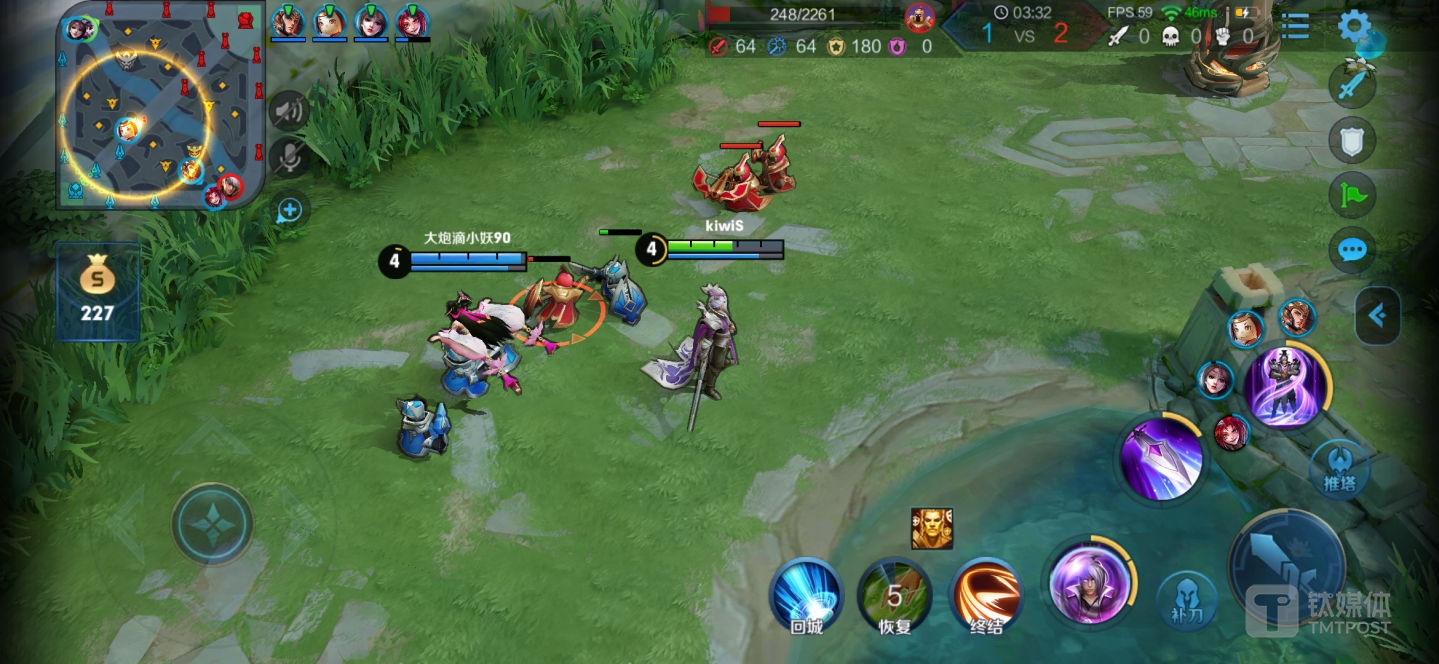The height and width of the screenshot is (664, 1439).
Task: Open the gold shop showing 227
Action: (97, 291)
